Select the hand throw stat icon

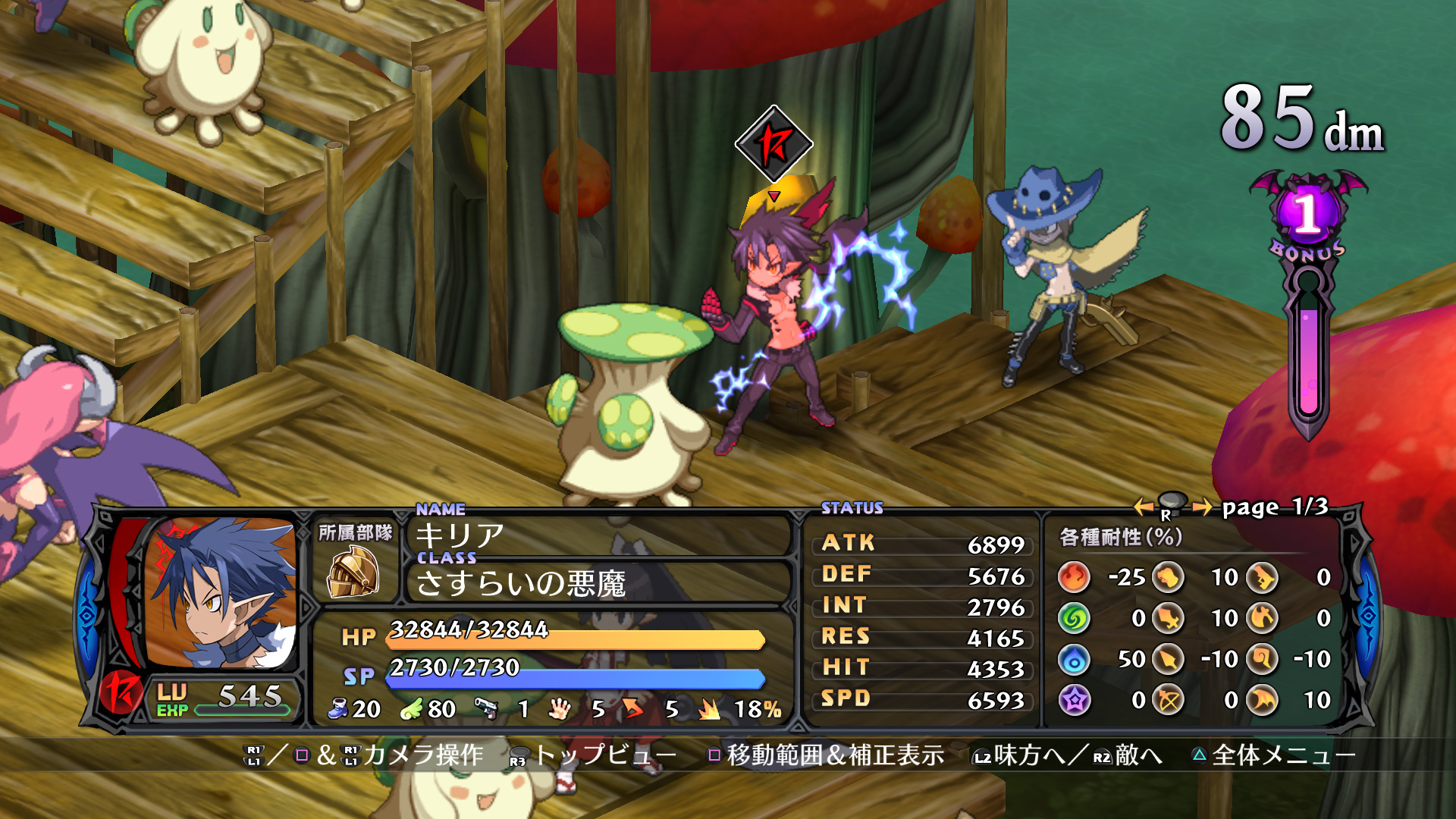point(559,709)
